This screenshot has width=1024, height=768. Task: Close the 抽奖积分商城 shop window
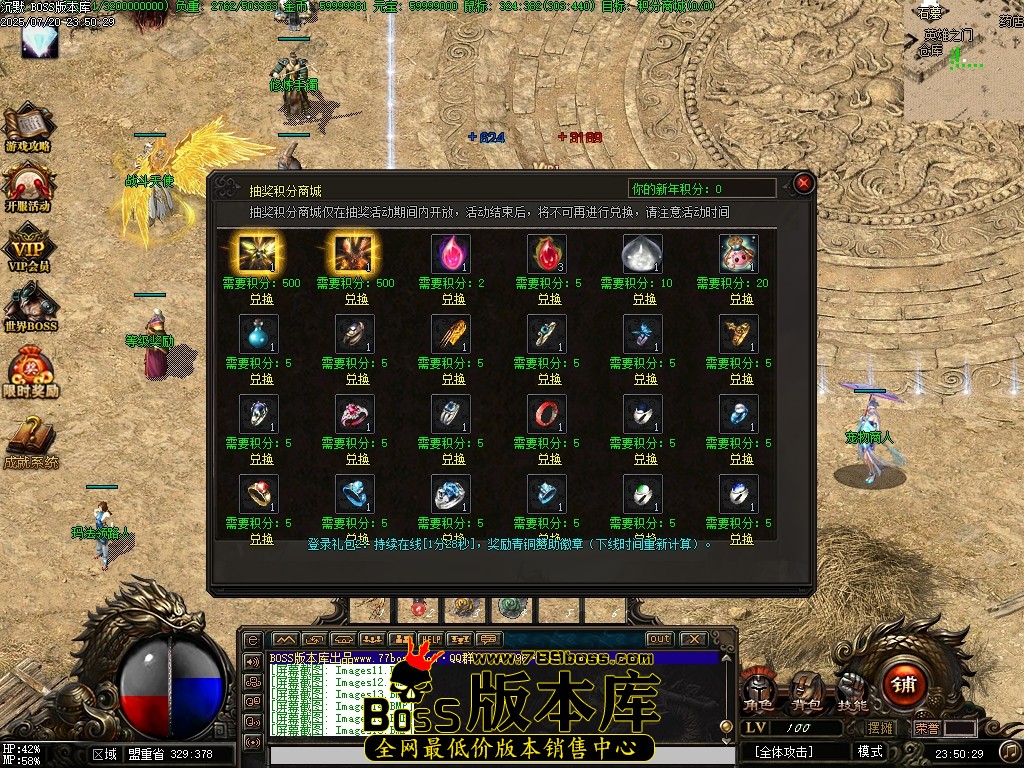tap(803, 184)
